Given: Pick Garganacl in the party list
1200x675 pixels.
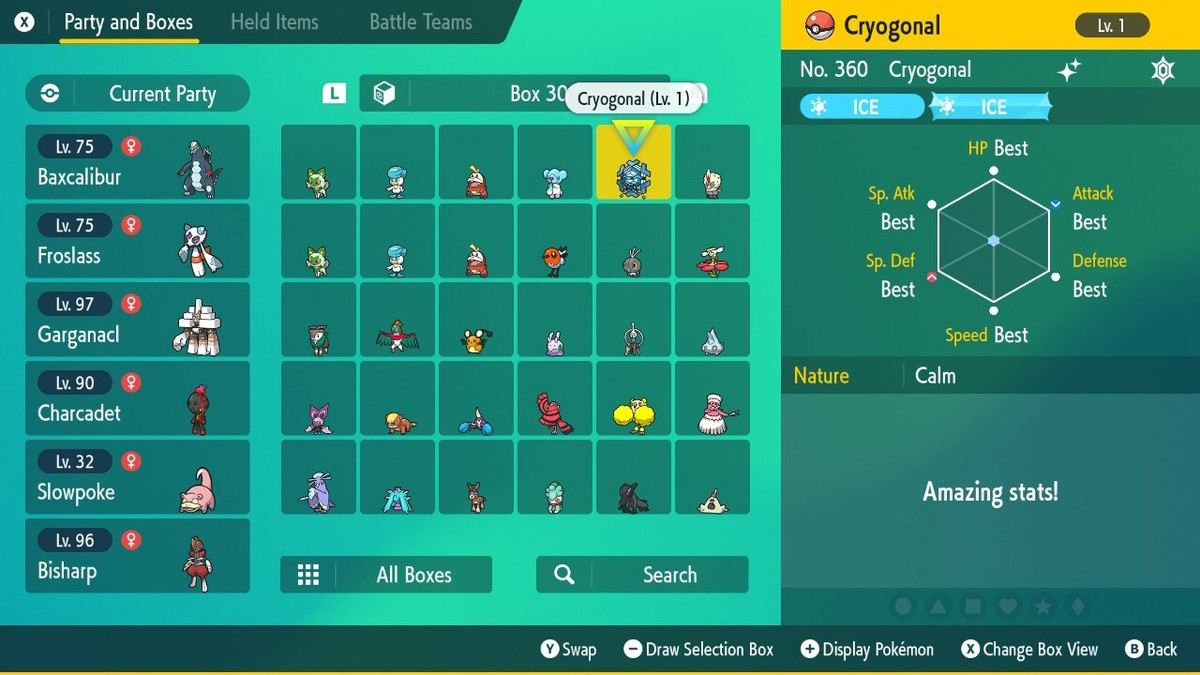Looking at the screenshot, I should [137, 320].
